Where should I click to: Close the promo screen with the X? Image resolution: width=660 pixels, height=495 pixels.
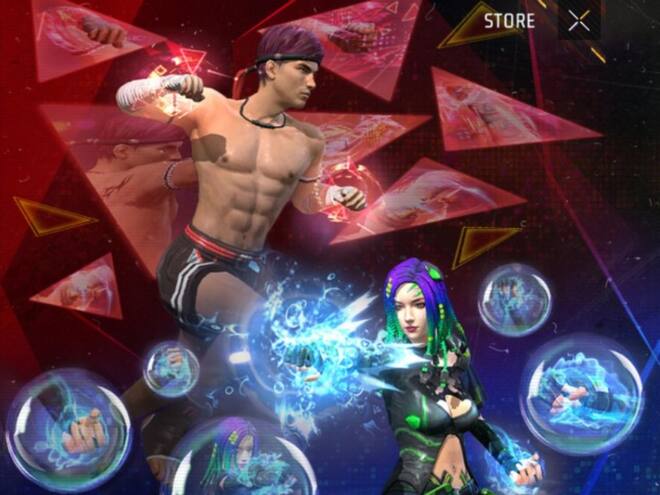point(578,21)
